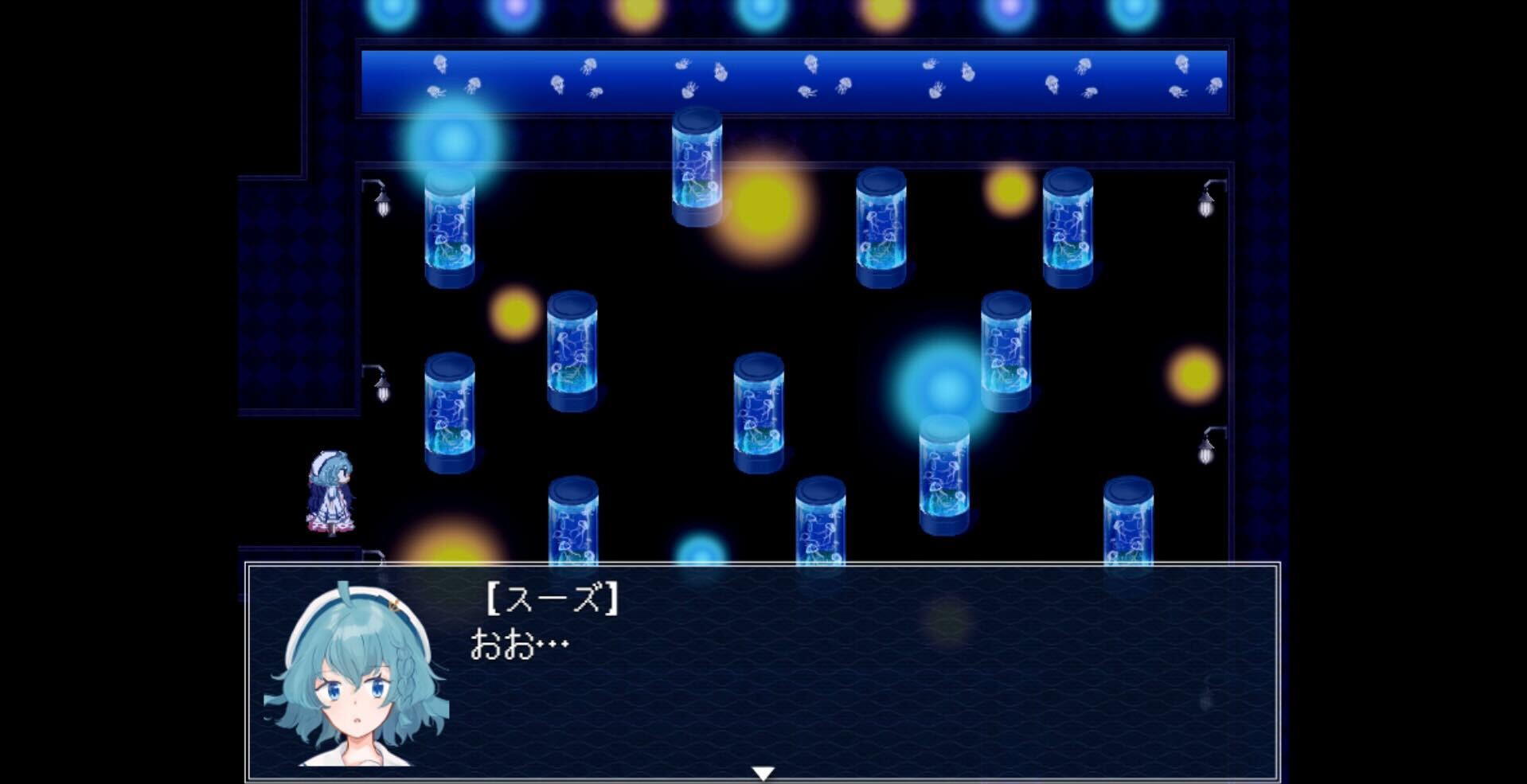Click the blue jellyfish wall mural banner
1527x784 pixels.
coord(796,80)
